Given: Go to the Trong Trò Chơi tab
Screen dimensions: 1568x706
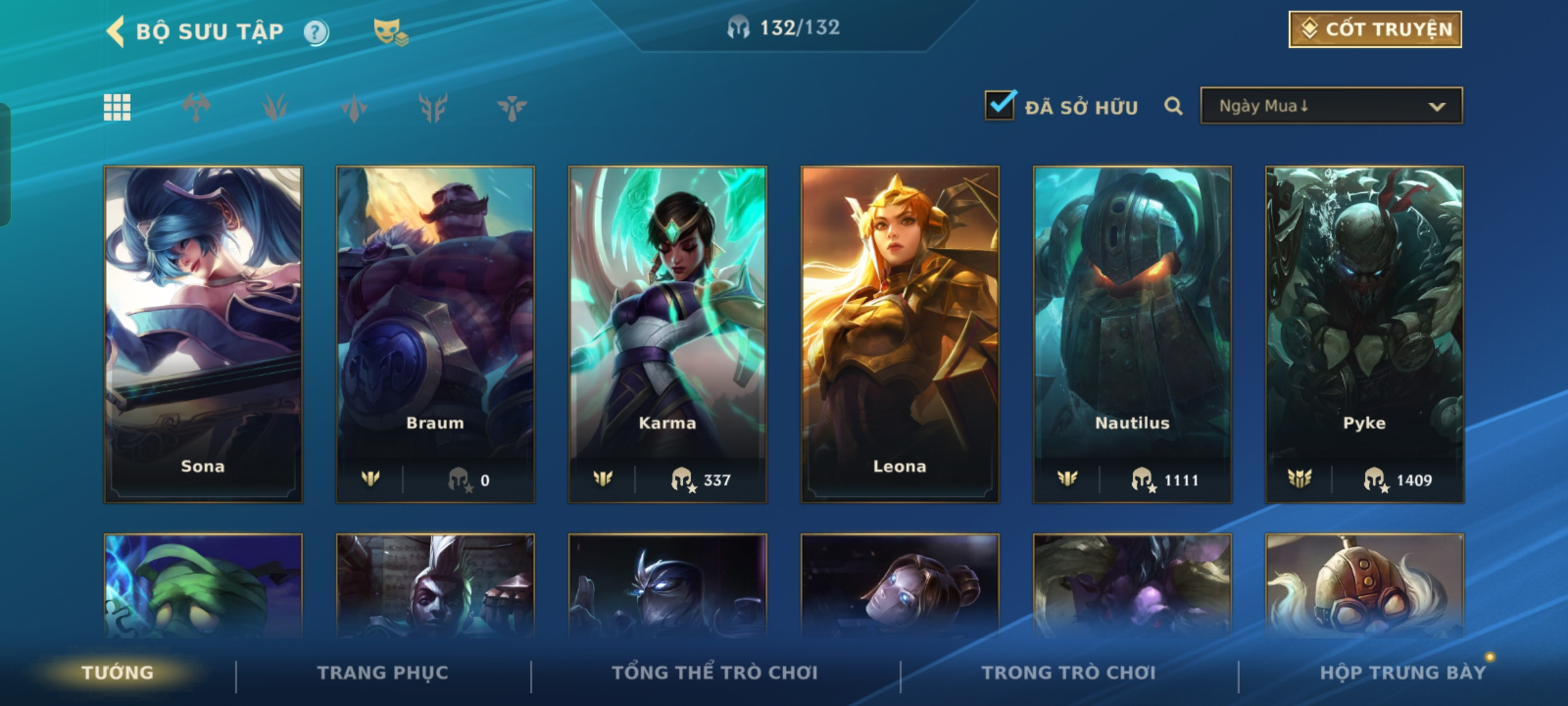Looking at the screenshot, I should coord(1068,673).
